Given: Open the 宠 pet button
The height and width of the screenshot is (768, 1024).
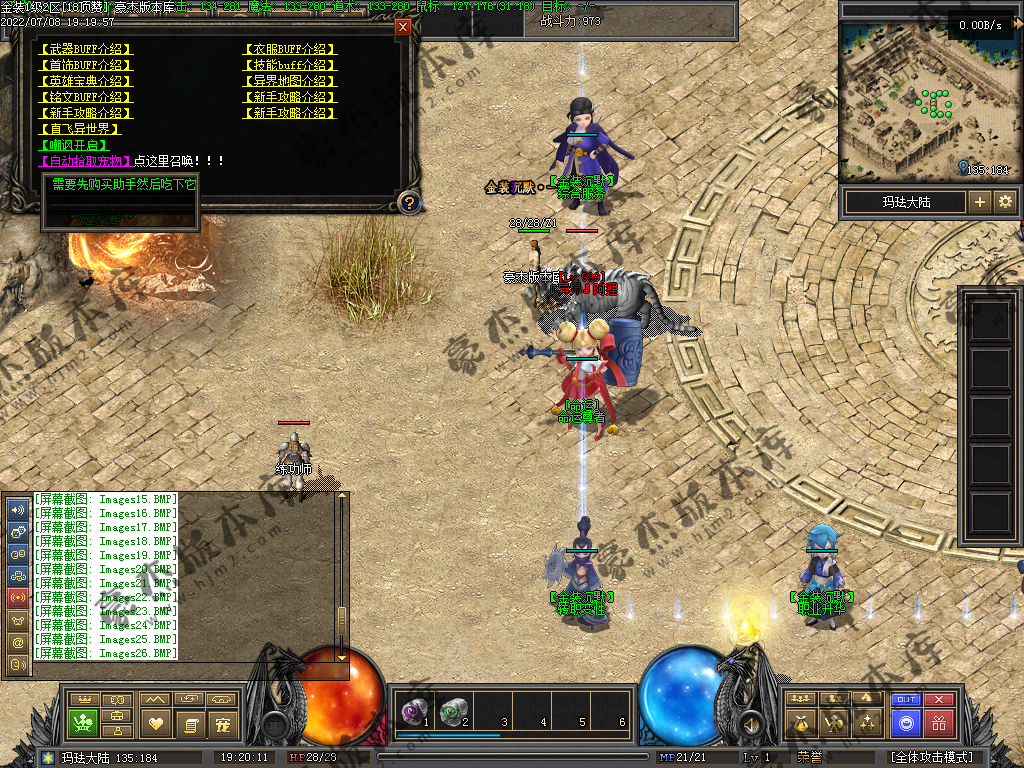Looking at the screenshot, I should click(x=223, y=724).
